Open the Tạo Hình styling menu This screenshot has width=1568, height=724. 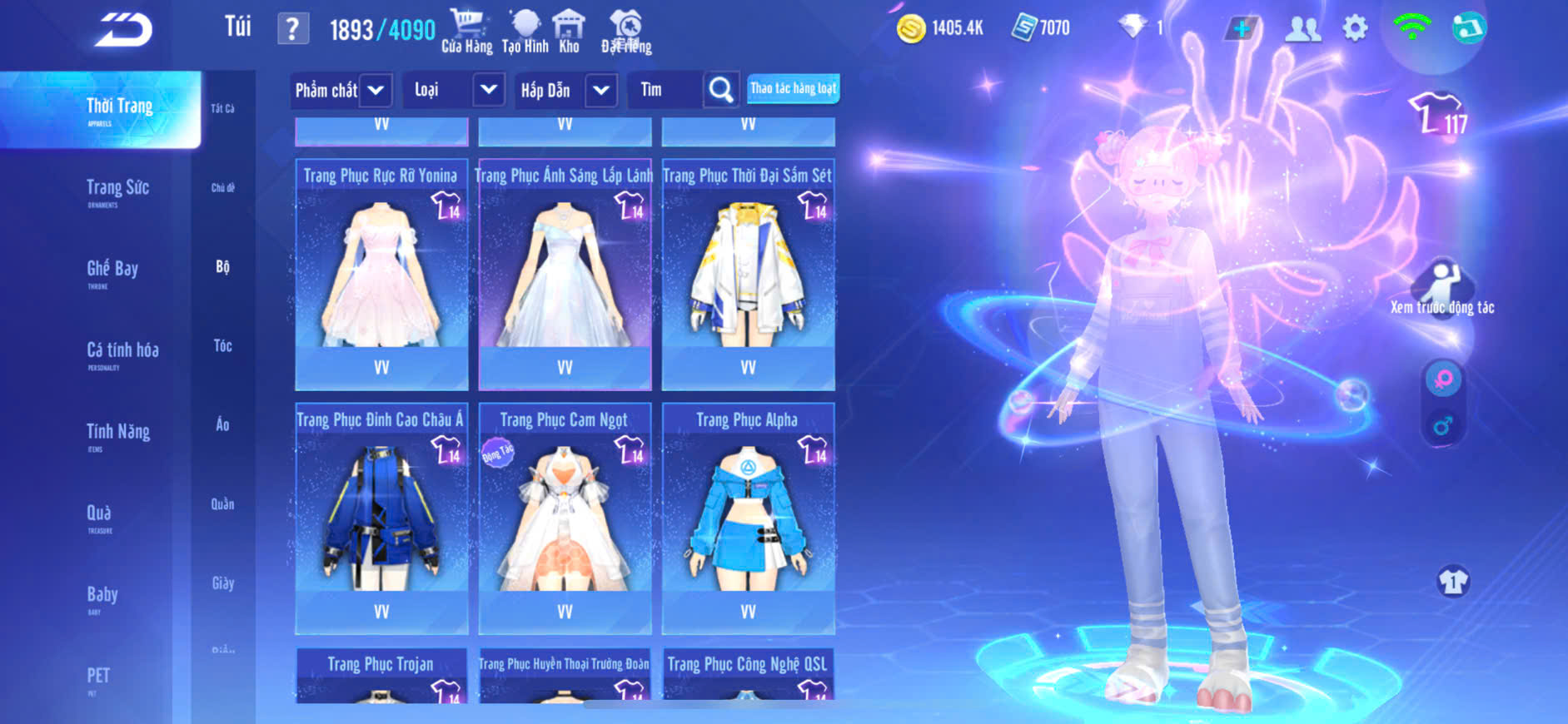click(525, 32)
